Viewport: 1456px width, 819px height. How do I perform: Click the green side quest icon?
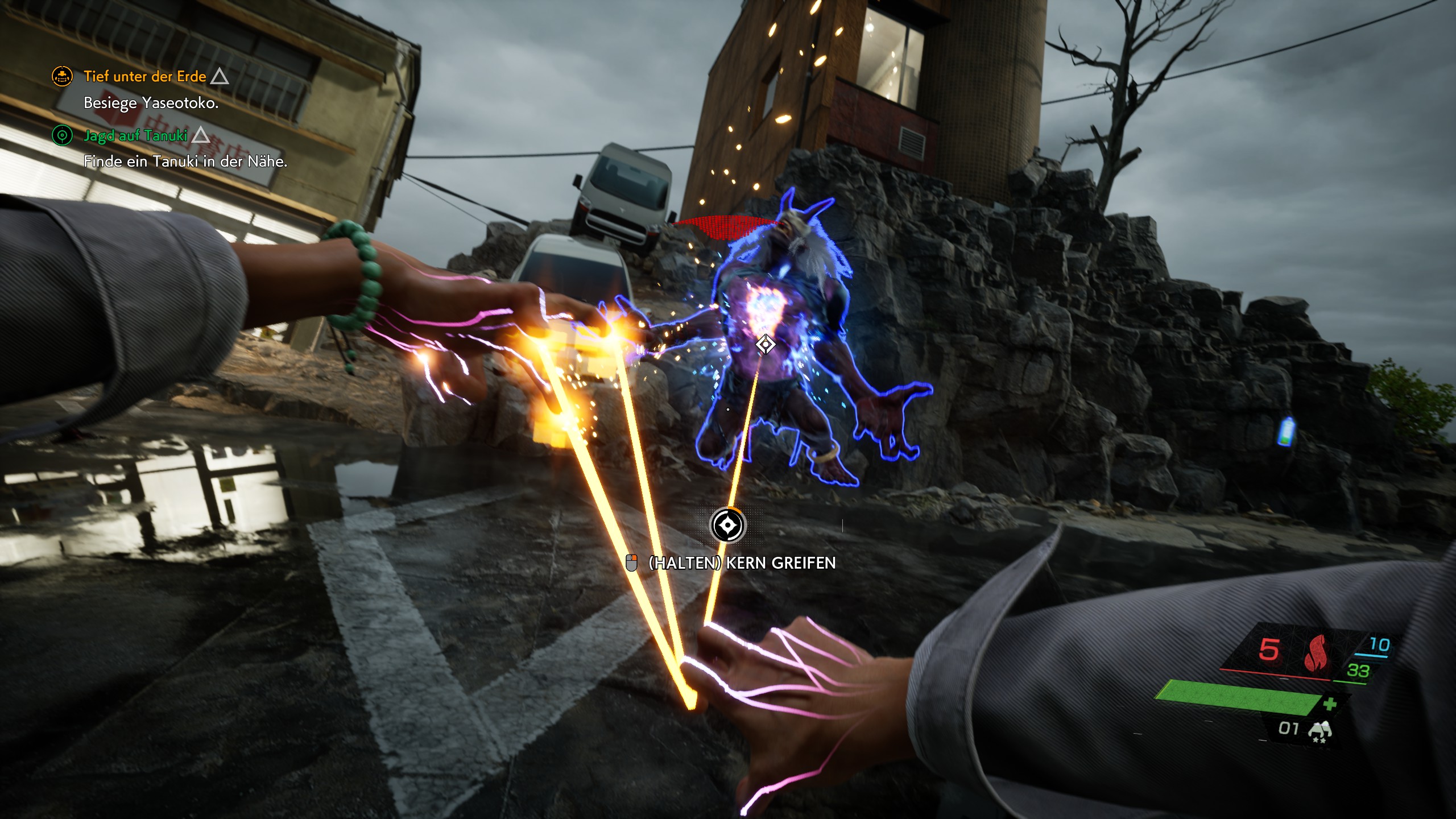click(62, 135)
